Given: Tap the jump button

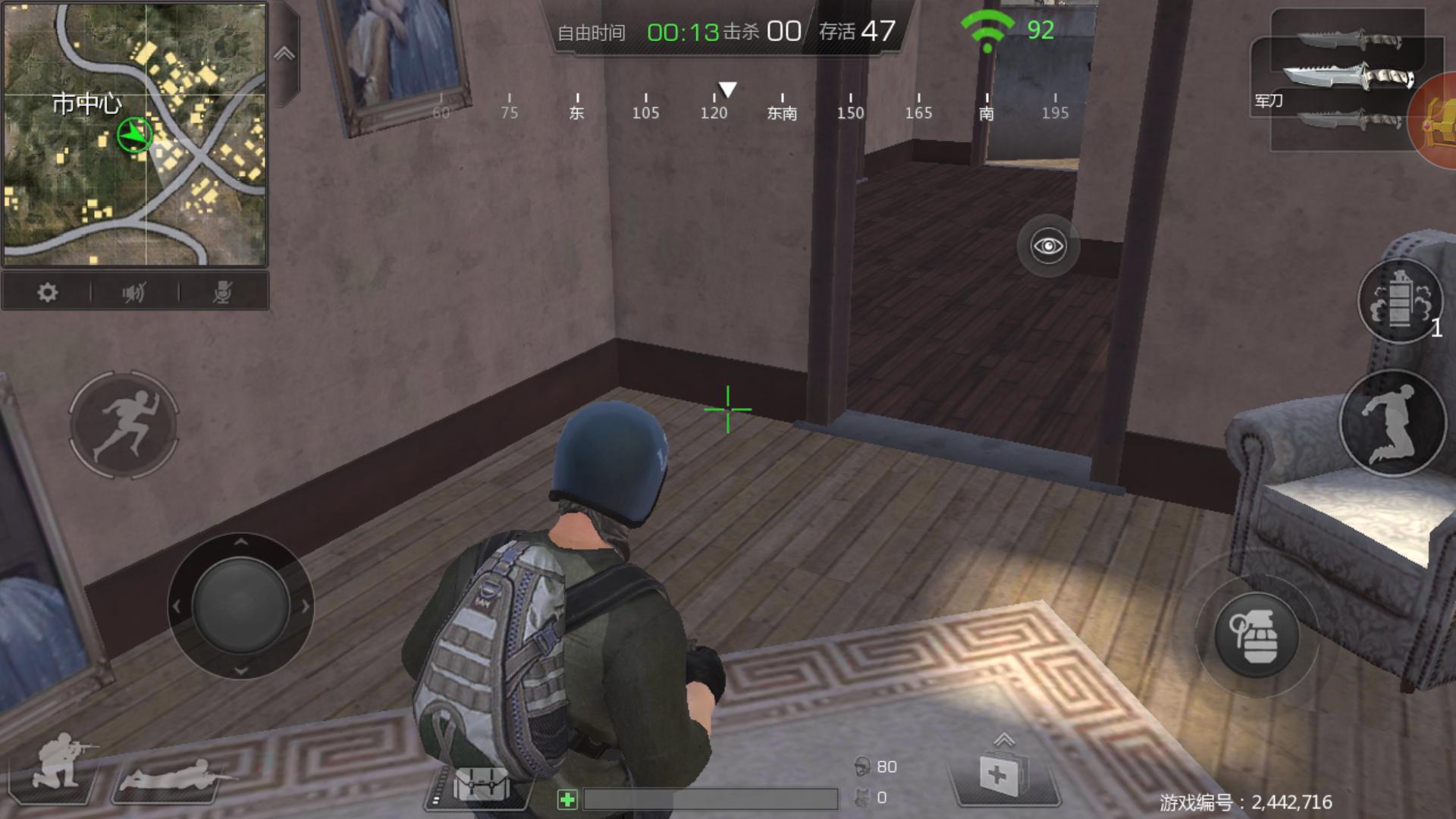Looking at the screenshot, I should pyautogui.click(x=1392, y=423).
